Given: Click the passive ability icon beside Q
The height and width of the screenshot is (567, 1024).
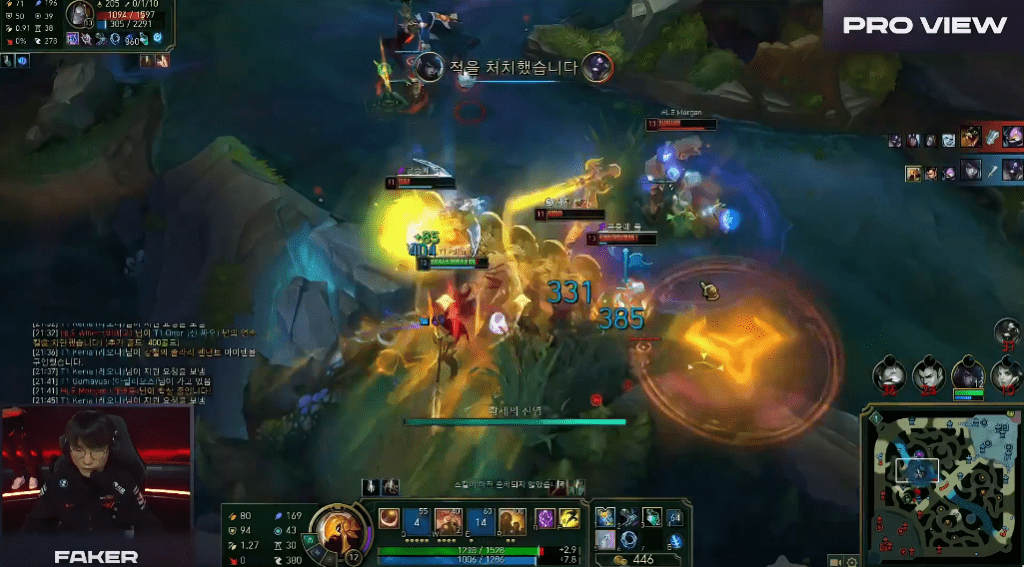Looking at the screenshot, I should [x=387, y=520].
